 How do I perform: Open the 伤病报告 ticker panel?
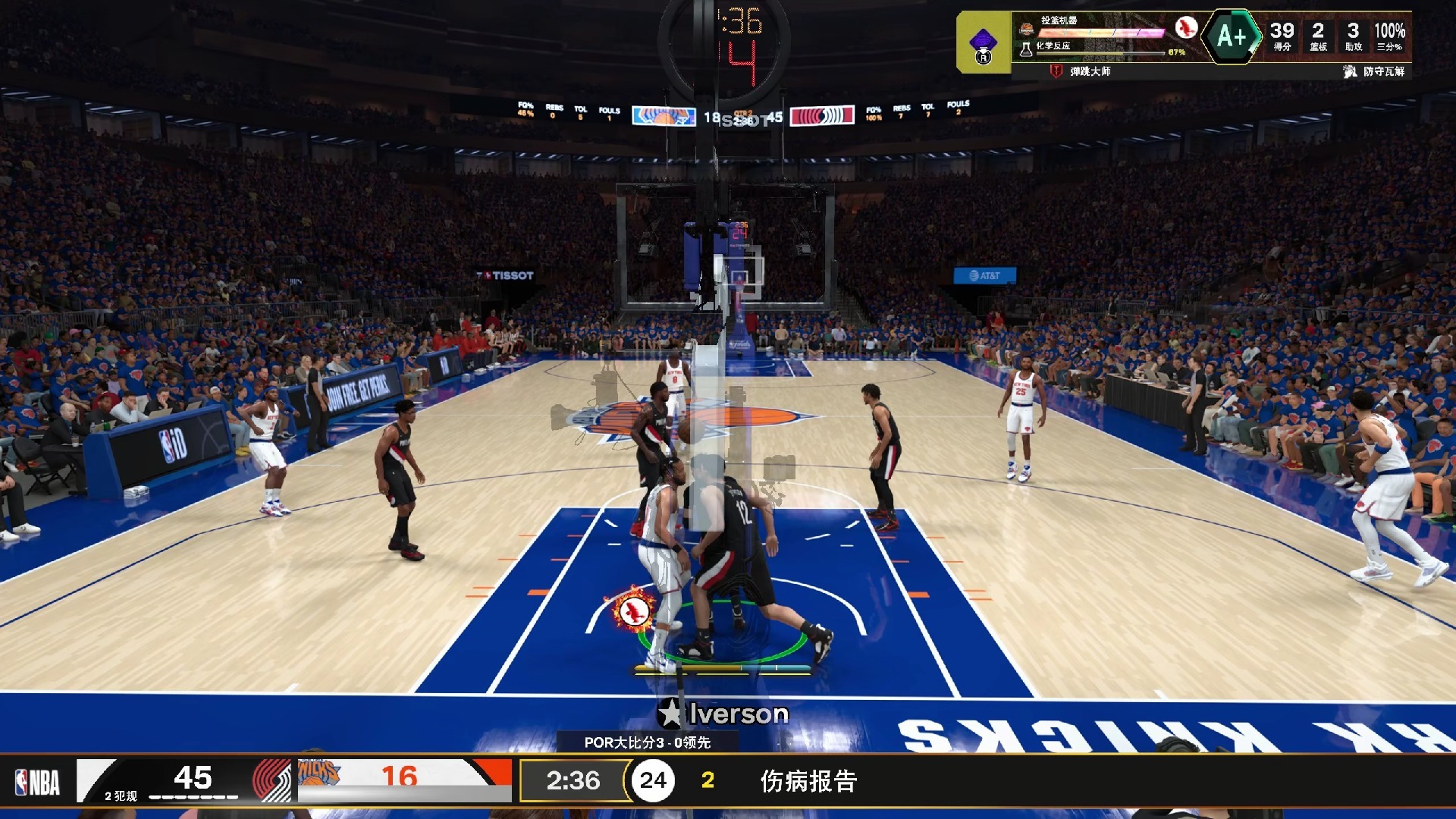click(x=808, y=781)
